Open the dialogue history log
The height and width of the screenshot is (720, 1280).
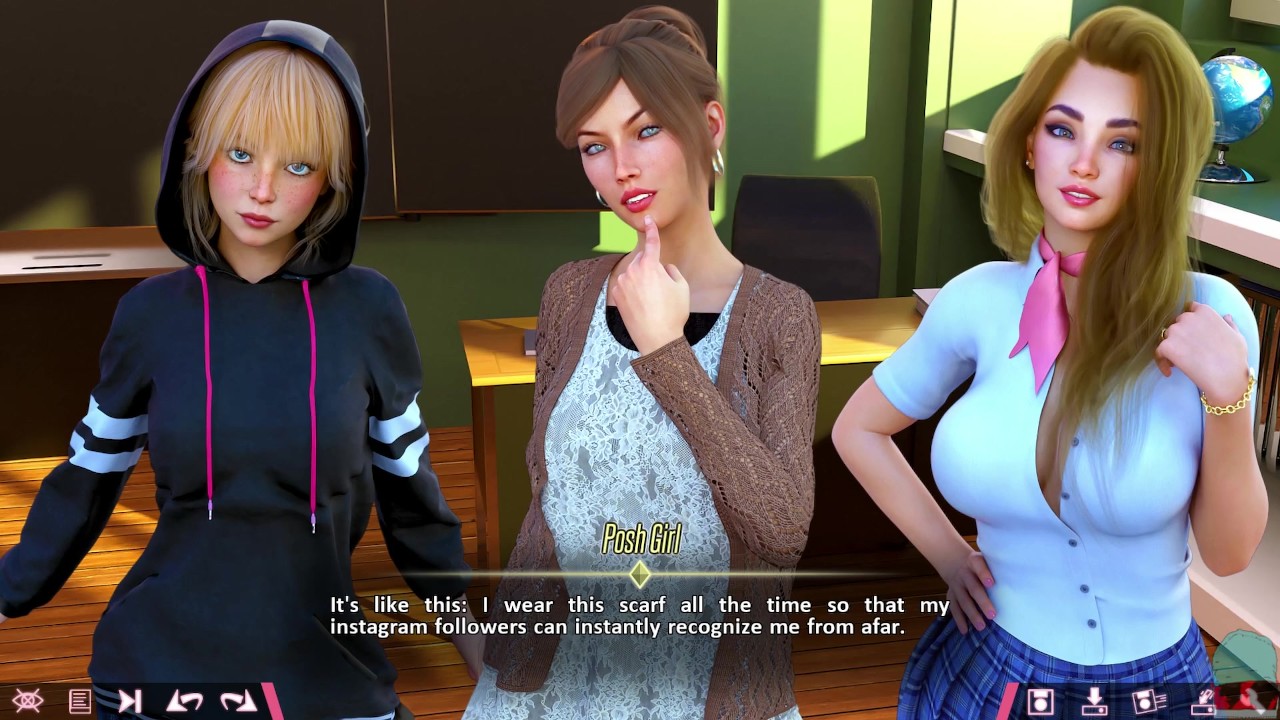click(80, 701)
